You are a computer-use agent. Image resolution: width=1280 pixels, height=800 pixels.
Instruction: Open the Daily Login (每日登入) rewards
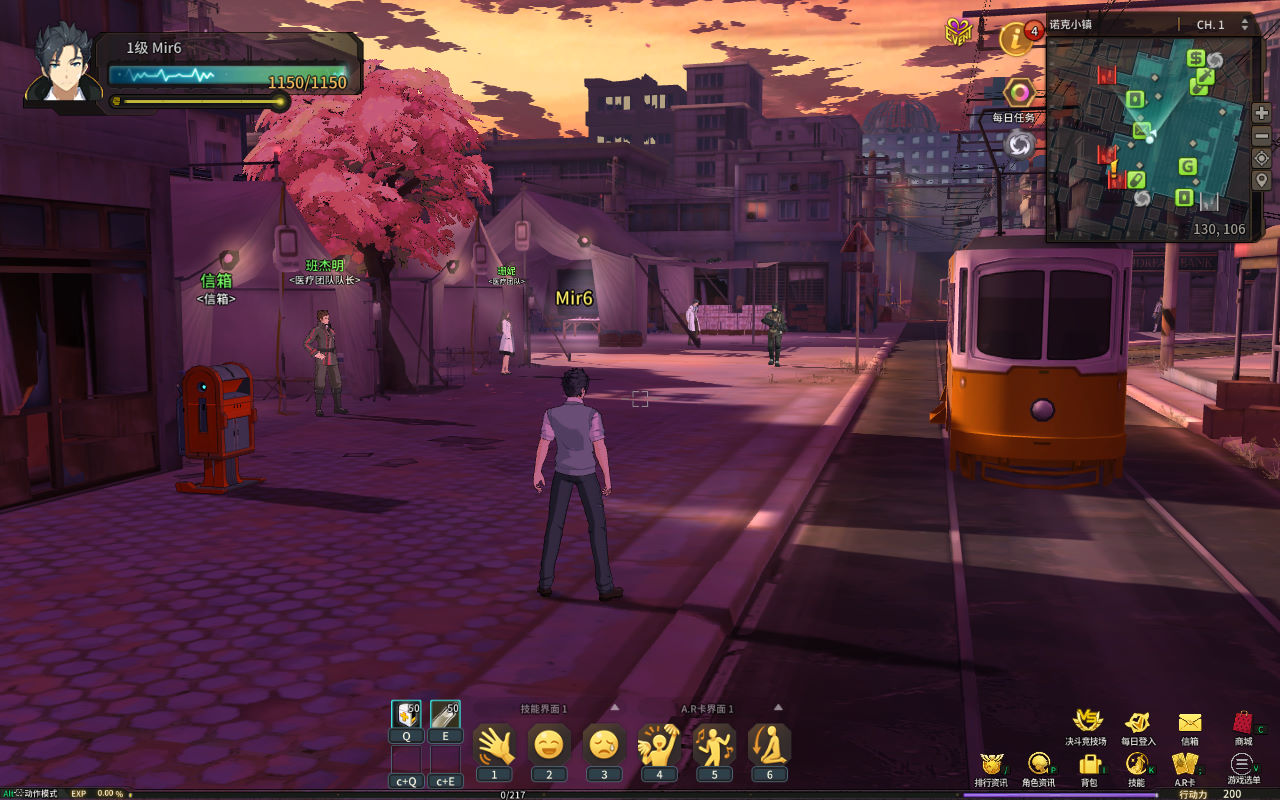click(x=1137, y=722)
